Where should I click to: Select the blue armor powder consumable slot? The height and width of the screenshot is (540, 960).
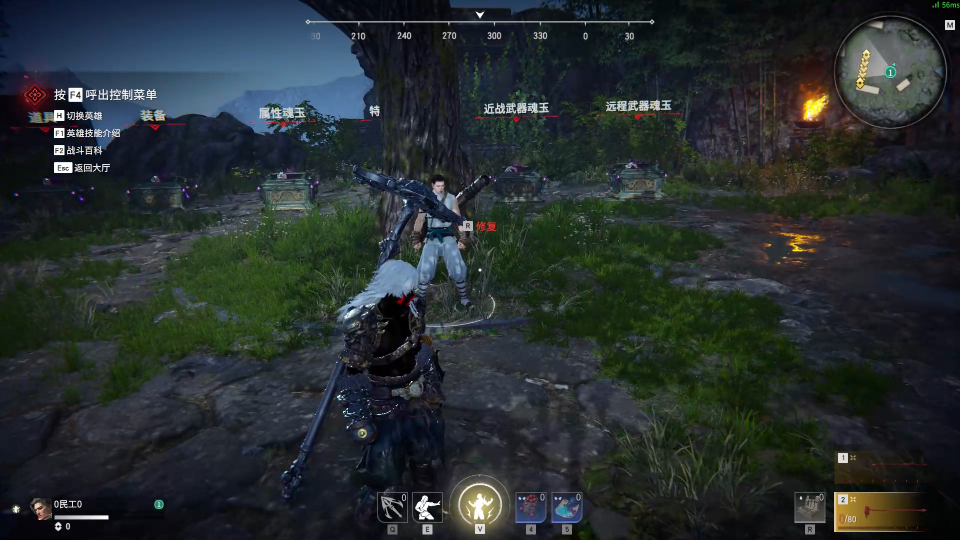coord(566,507)
